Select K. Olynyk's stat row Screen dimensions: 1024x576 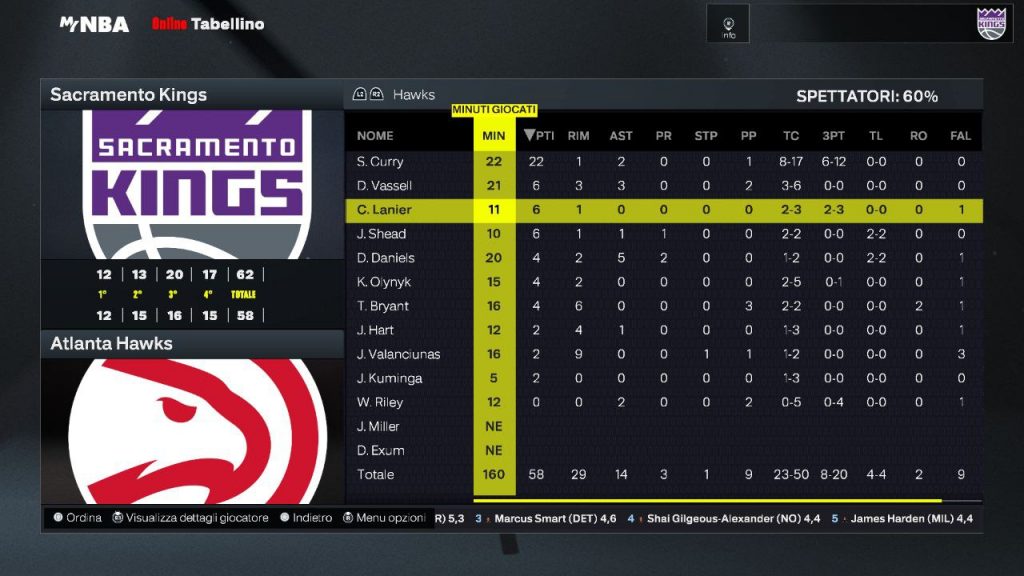coord(384,282)
